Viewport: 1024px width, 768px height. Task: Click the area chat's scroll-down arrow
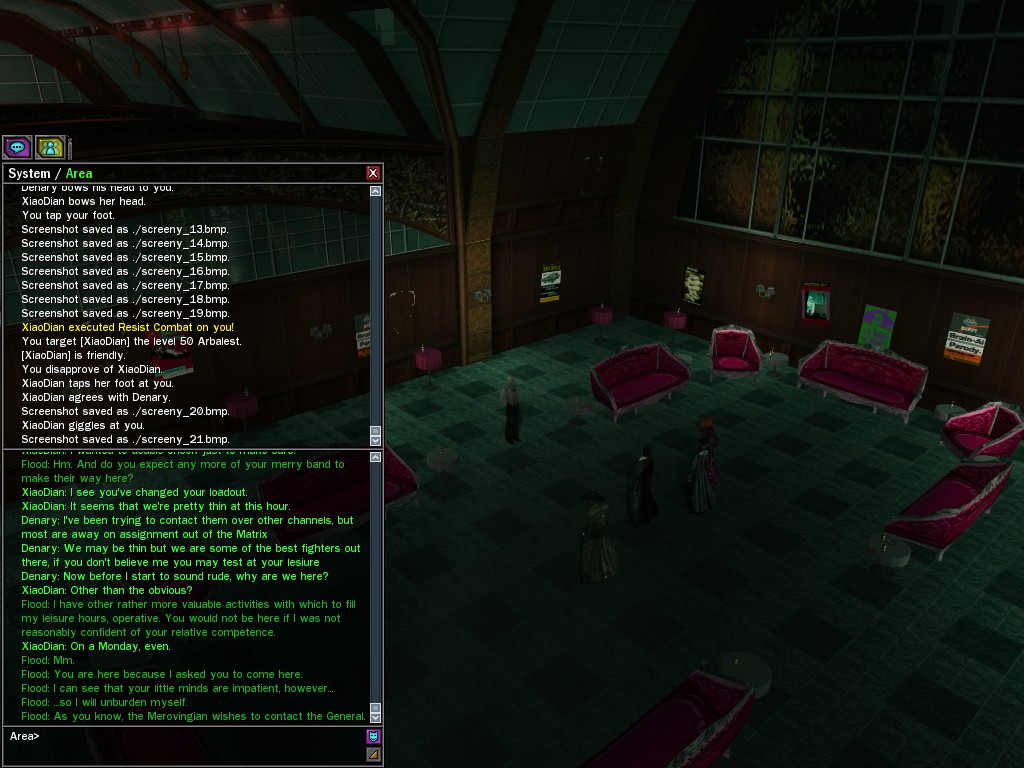[x=376, y=716]
